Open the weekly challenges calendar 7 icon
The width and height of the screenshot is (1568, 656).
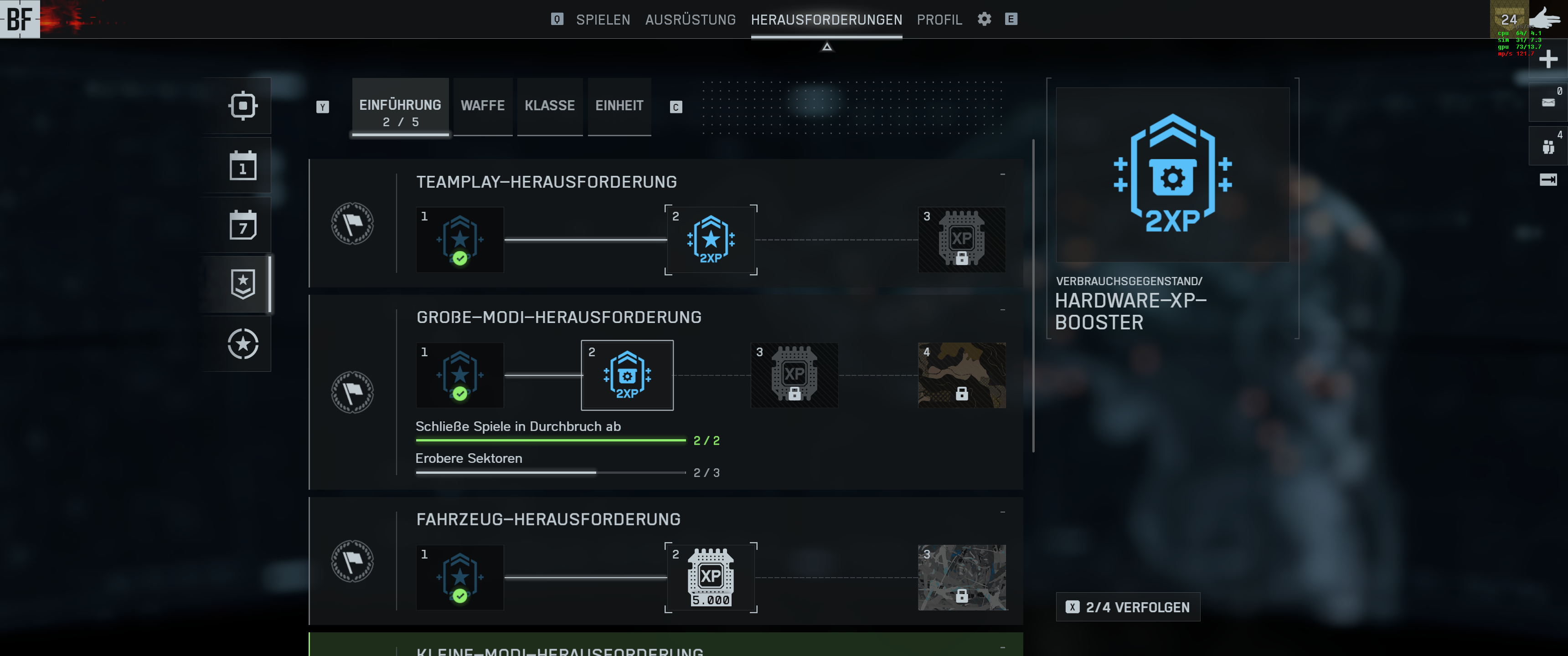[243, 225]
